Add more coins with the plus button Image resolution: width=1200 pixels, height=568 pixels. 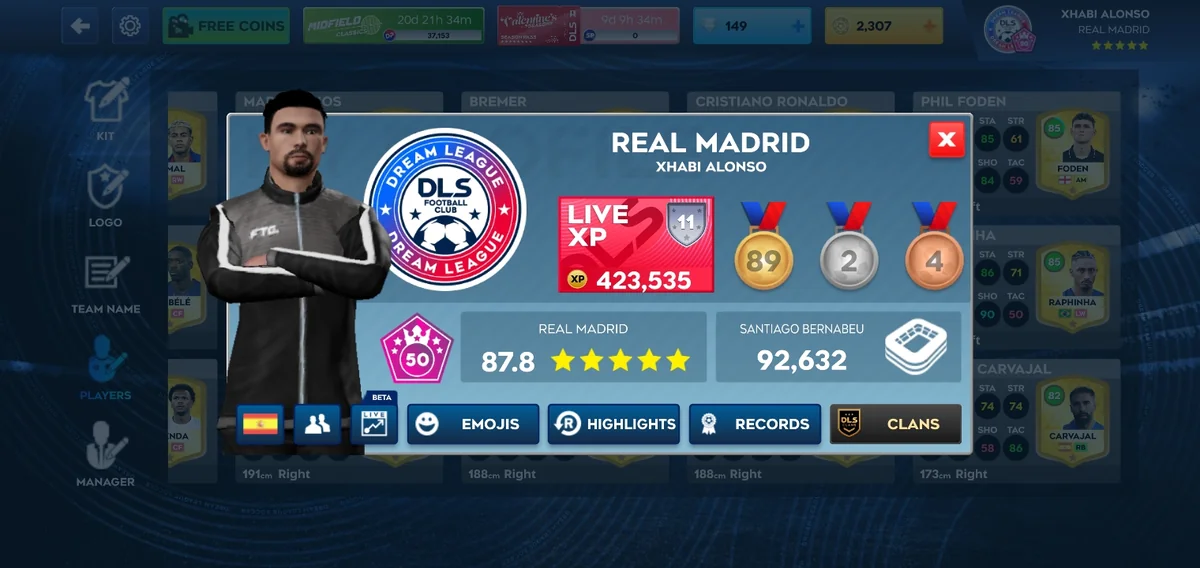(930, 26)
